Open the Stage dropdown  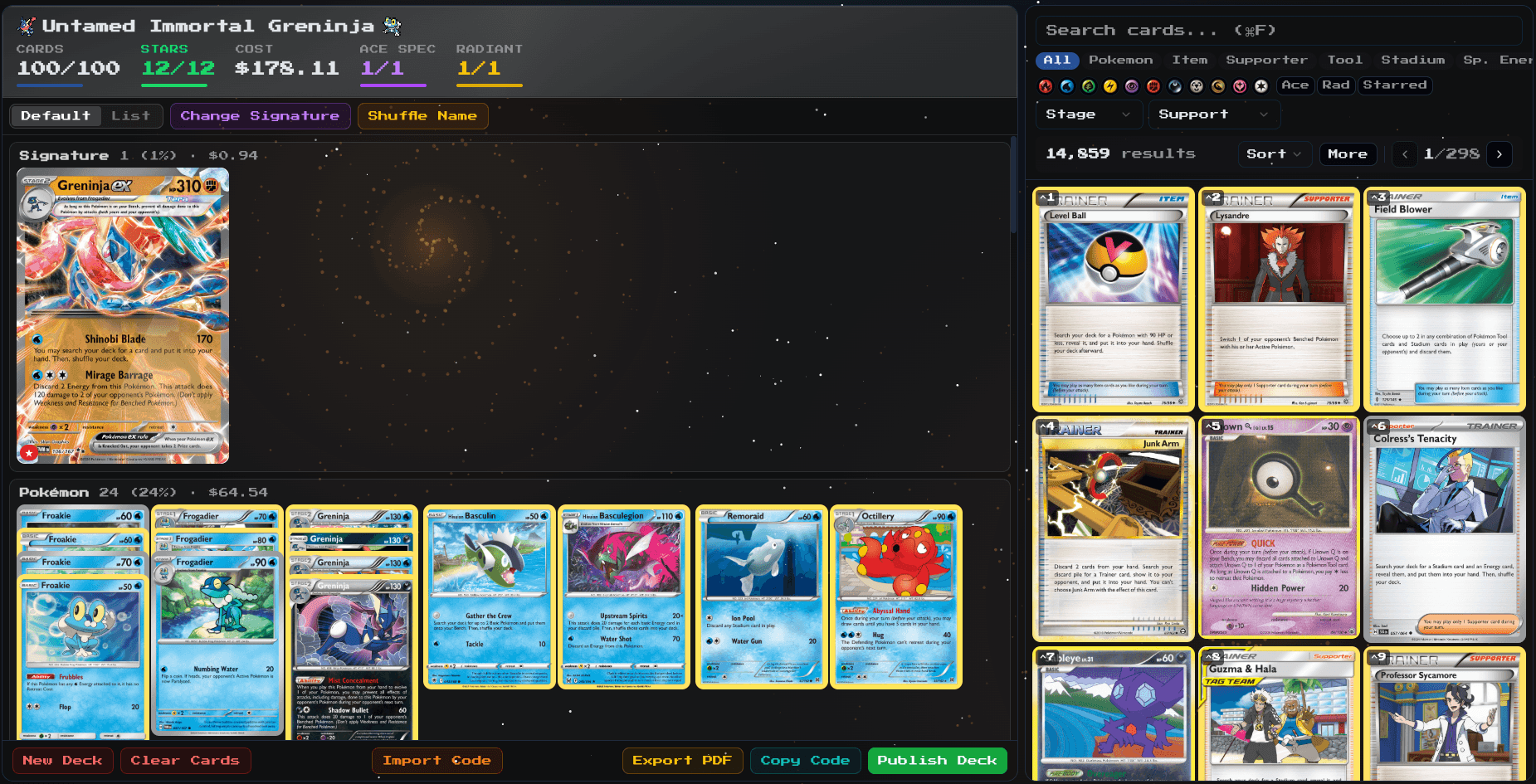(x=1088, y=114)
